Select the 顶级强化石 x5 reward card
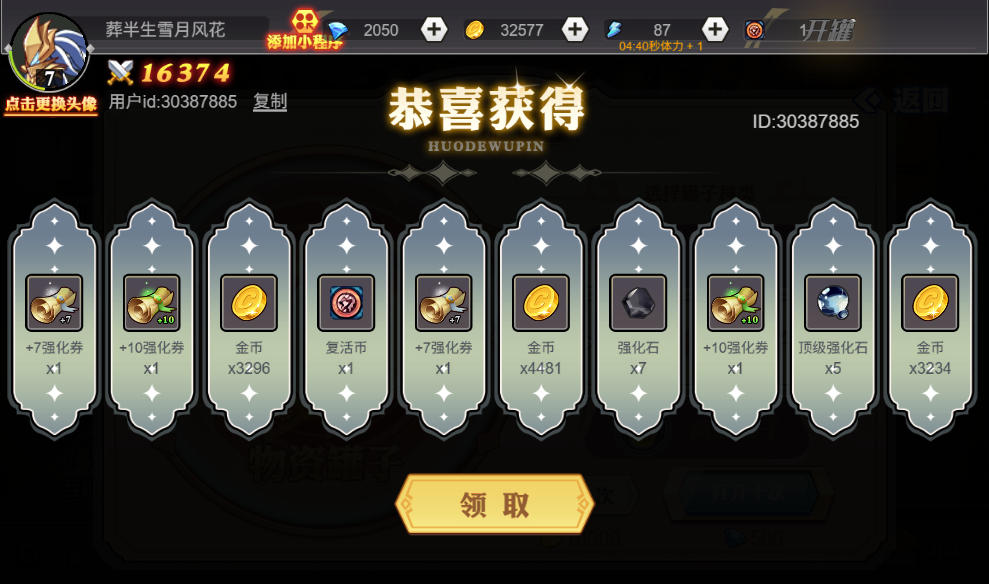 (x=833, y=320)
